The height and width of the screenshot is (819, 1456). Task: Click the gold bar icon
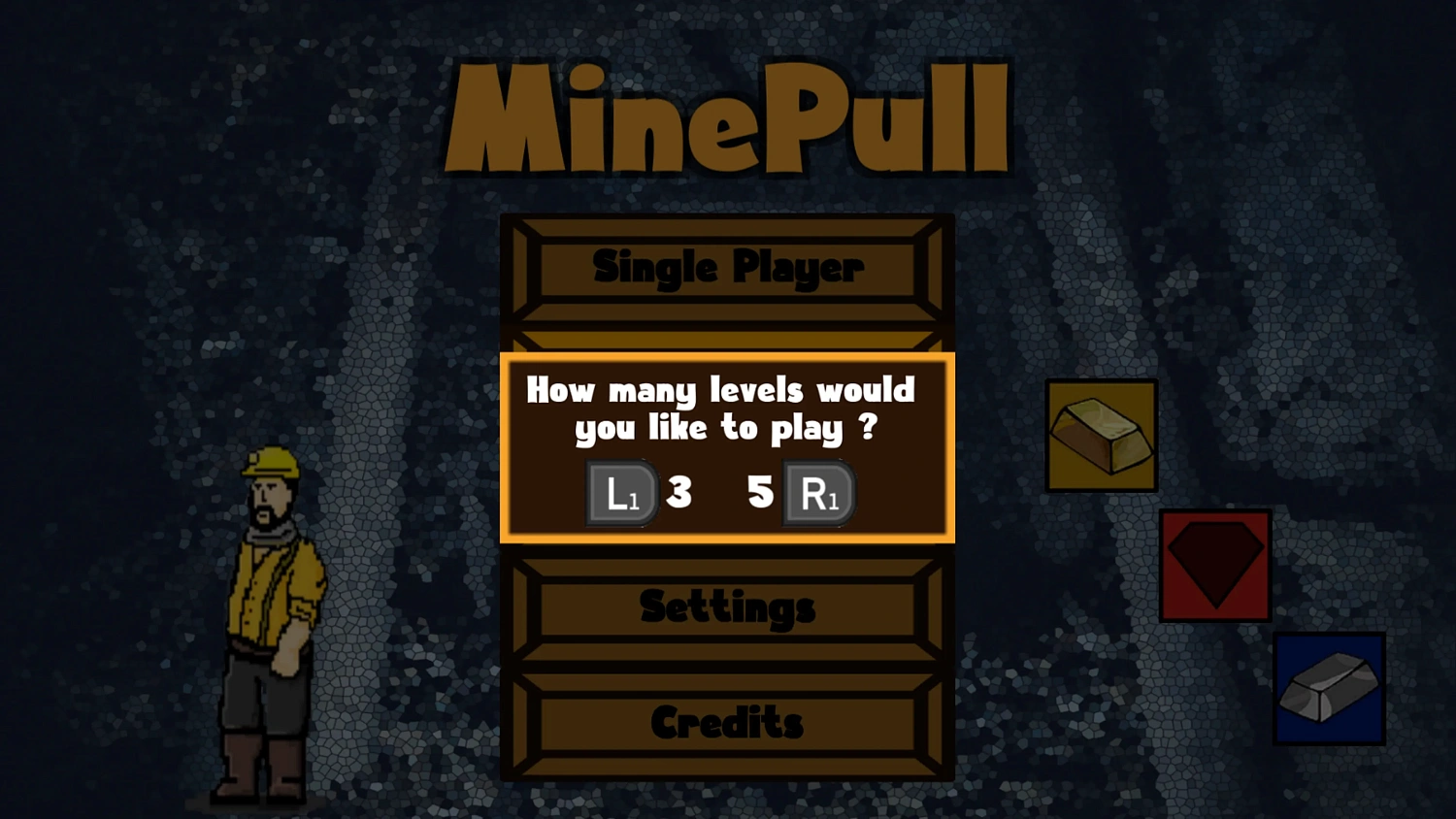pyautogui.click(x=1101, y=434)
